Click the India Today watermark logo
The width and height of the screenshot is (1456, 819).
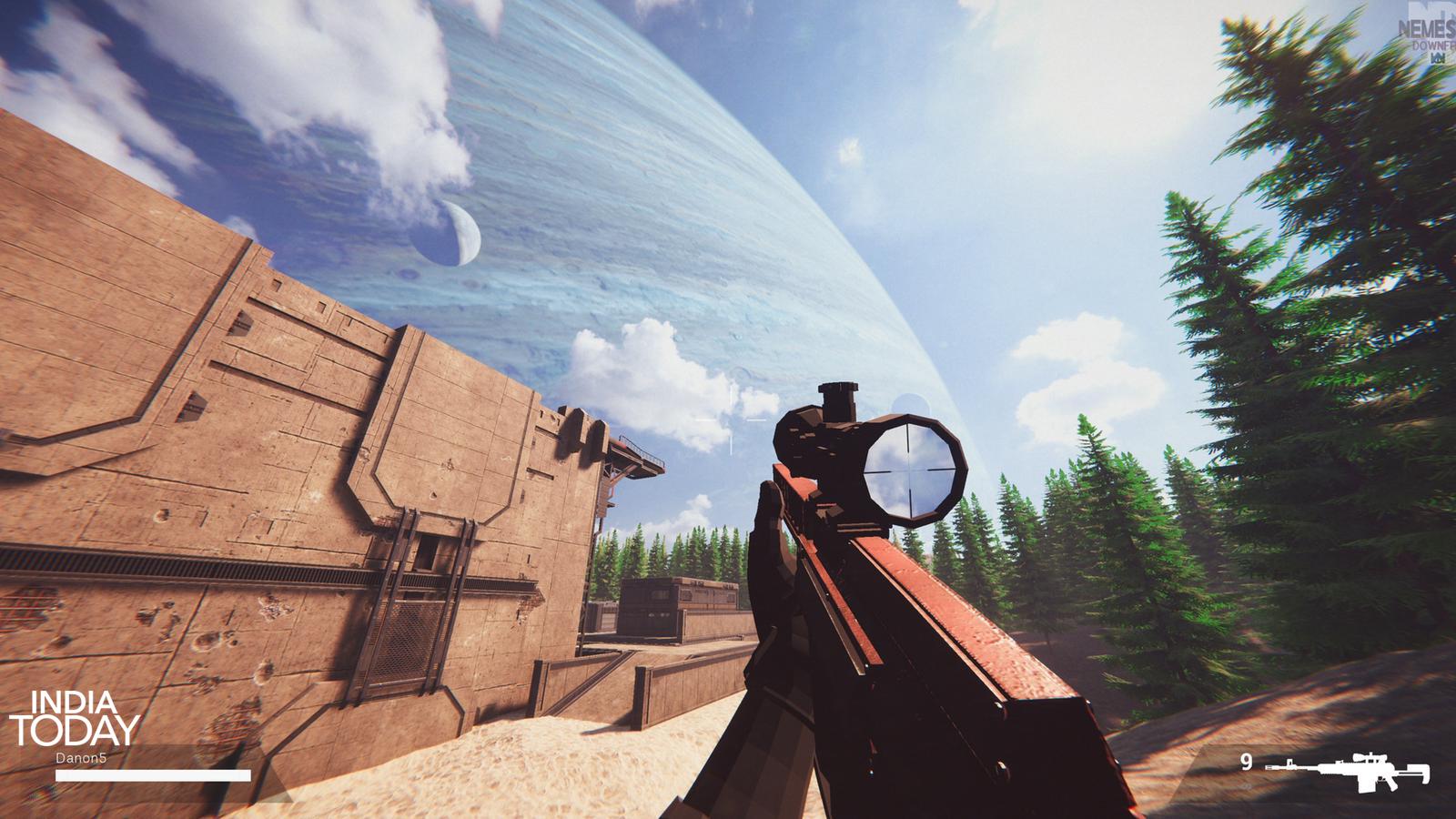coord(73,717)
